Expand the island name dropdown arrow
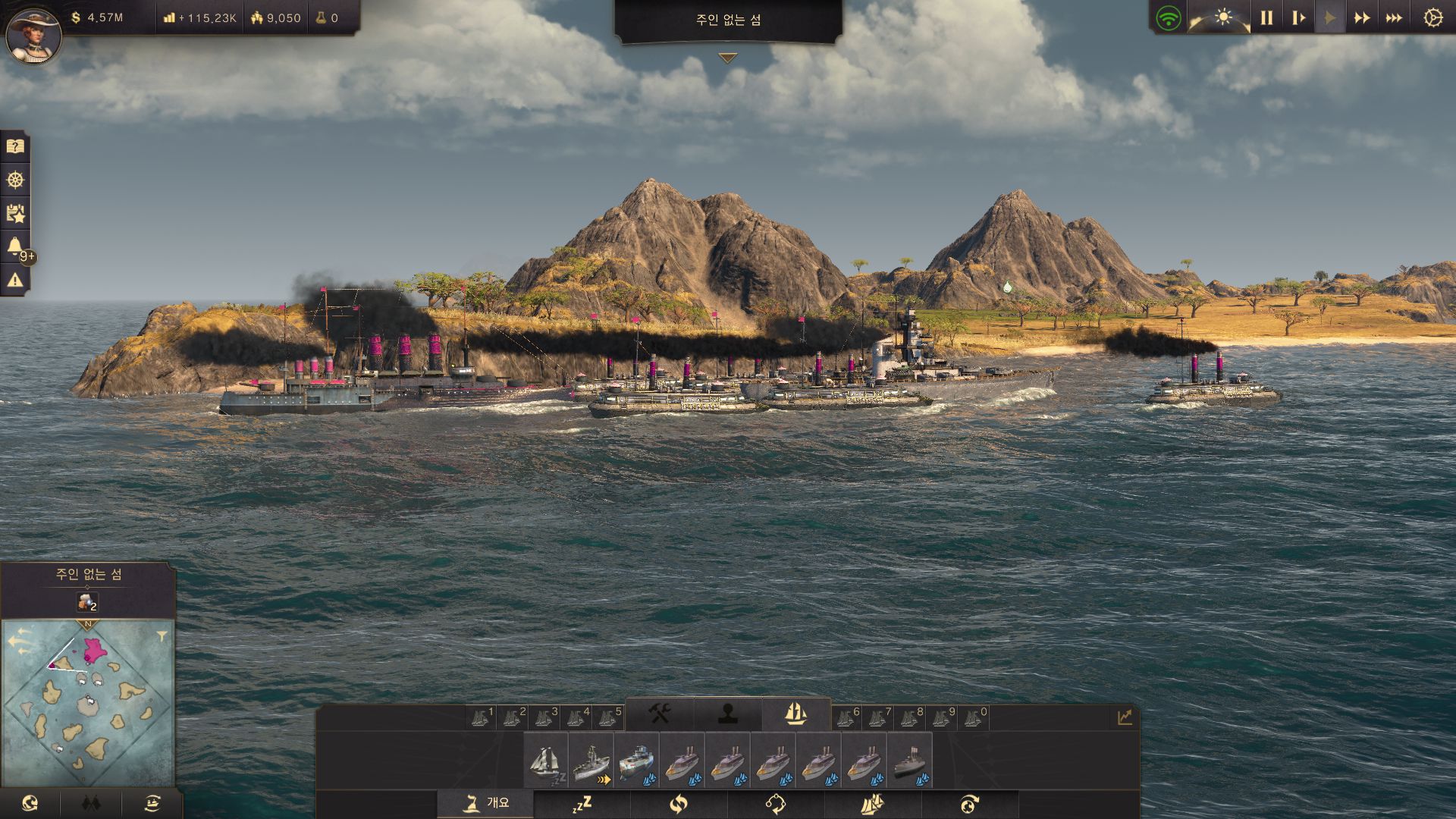This screenshot has height=819, width=1456. 728,58
